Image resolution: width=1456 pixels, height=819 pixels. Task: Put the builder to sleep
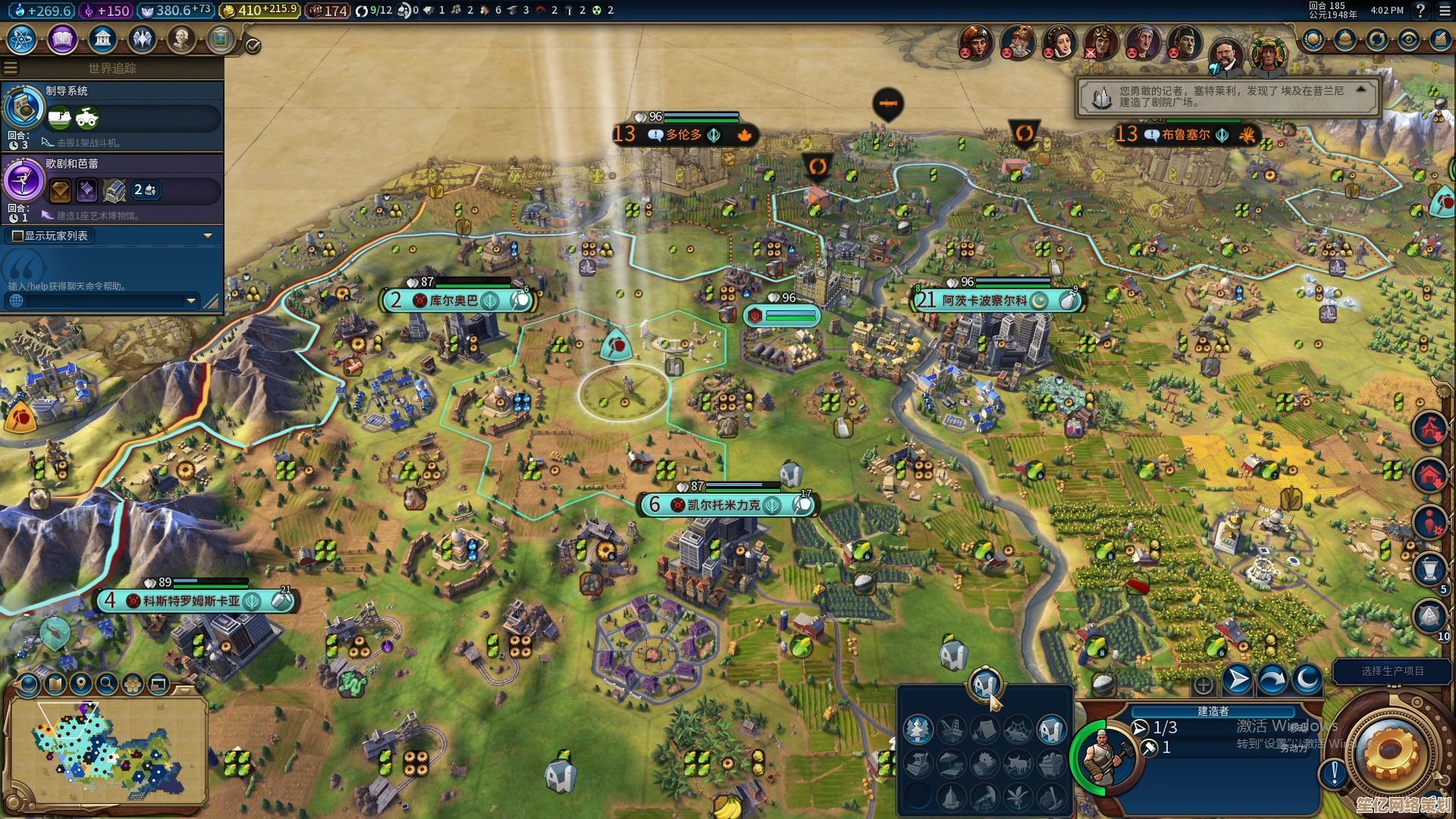coord(1306,679)
